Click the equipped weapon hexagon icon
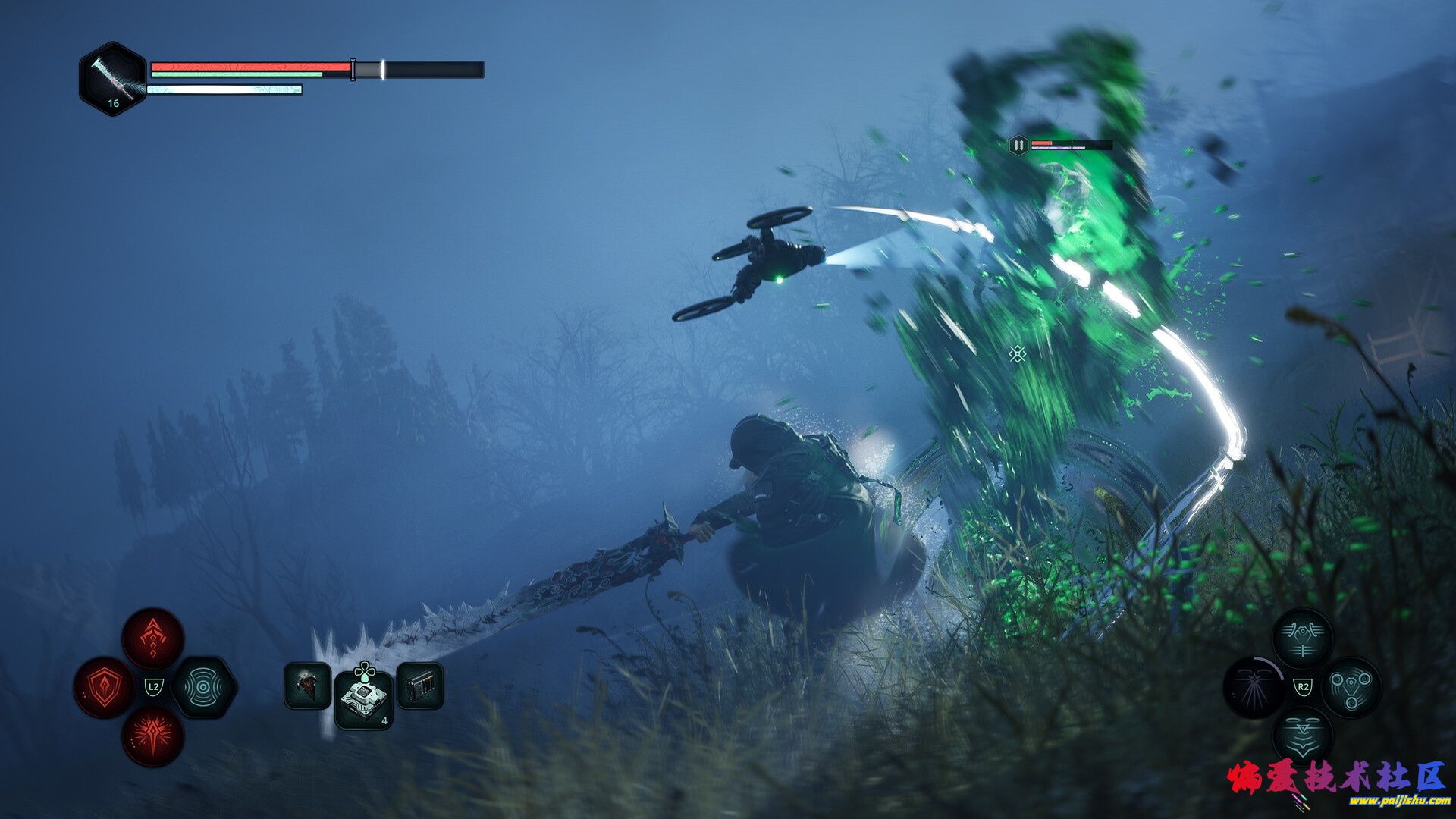The width and height of the screenshot is (1456, 819). coord(113,79)
